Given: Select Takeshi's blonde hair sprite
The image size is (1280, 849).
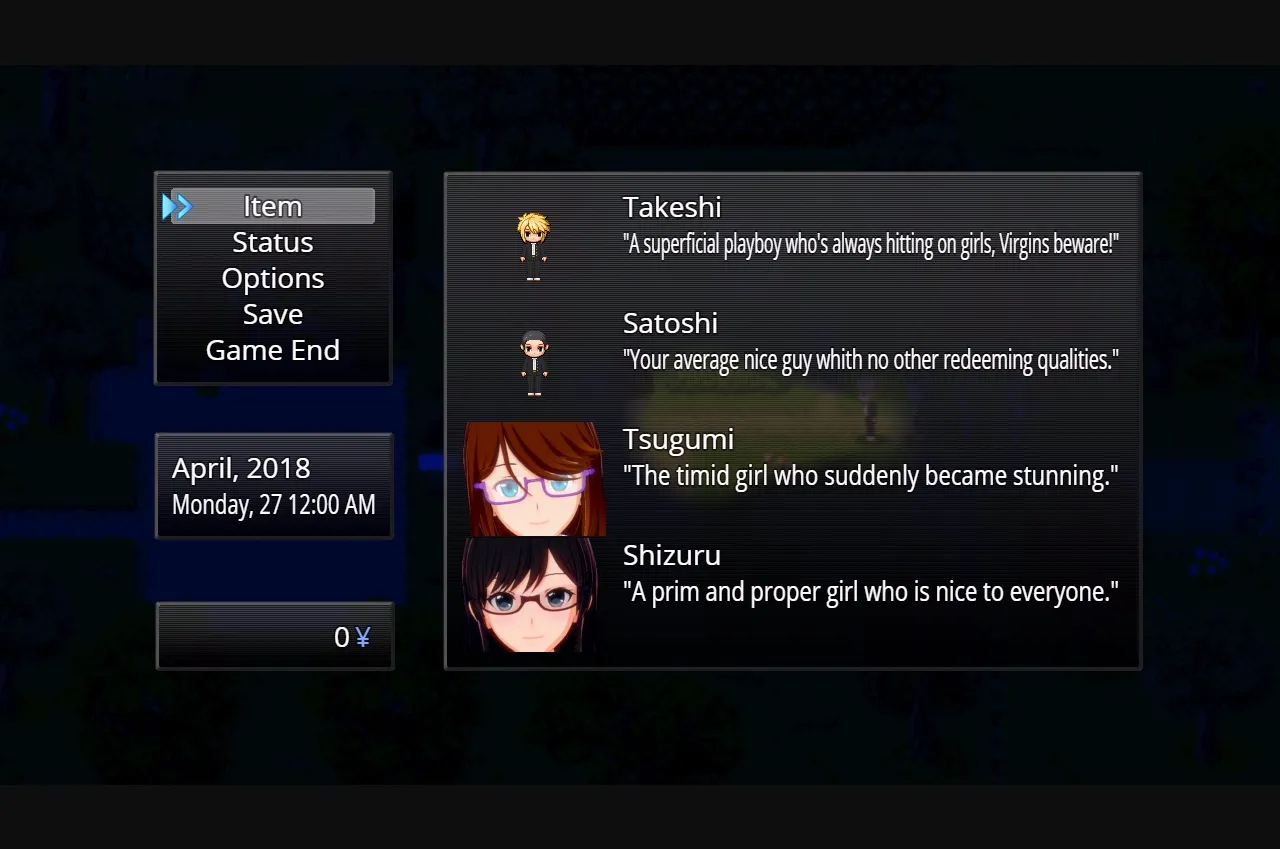Looking at the screenshot, I should pyautogui.click(x=532, y=225).
